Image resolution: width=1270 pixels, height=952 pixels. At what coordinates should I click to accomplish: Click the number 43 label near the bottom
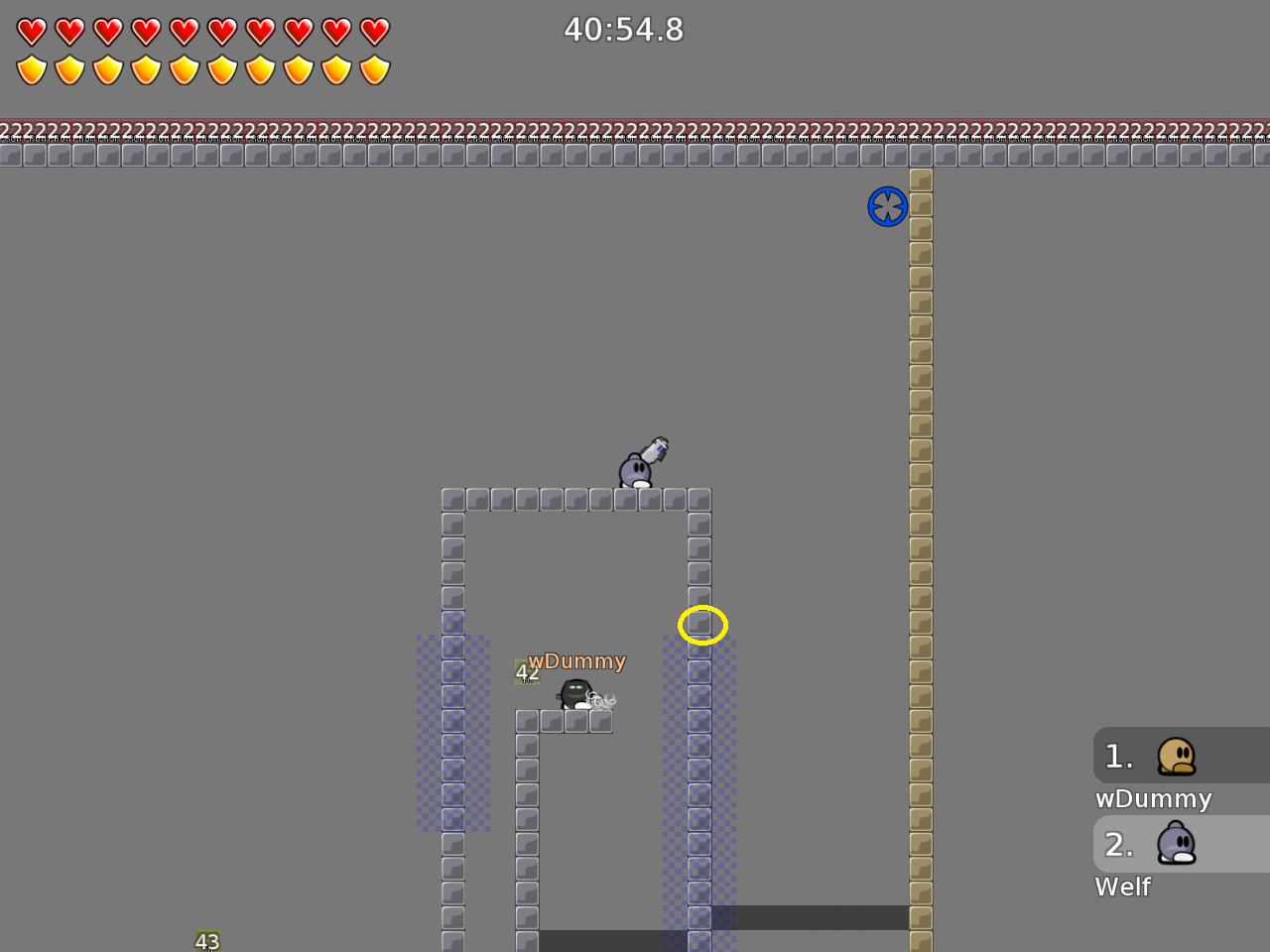(x=207, y=940)
